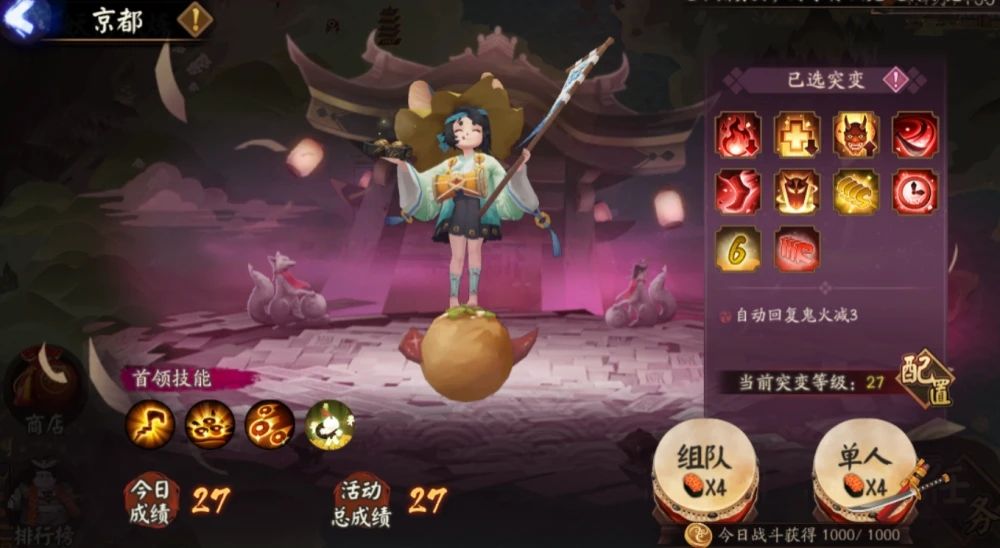View the green chicken boss skill
The width and height of the screenshot is (1000, 548).
click(x=330, y=424)
